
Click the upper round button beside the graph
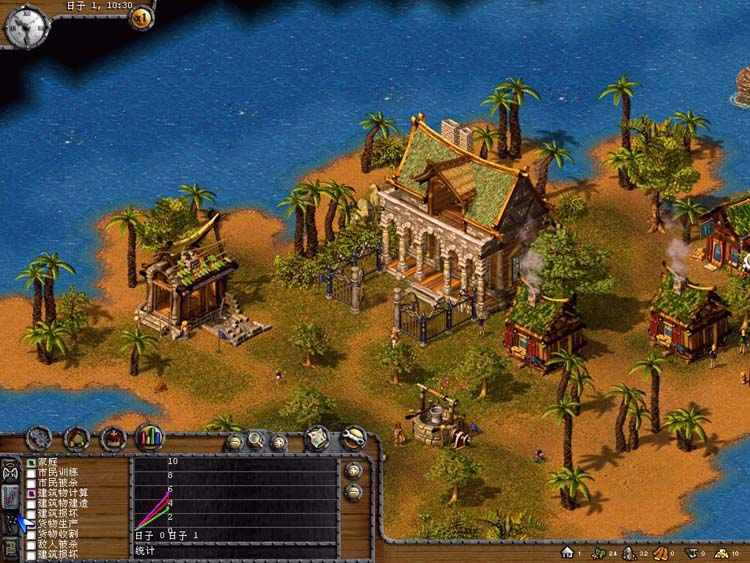click(352, 470)
